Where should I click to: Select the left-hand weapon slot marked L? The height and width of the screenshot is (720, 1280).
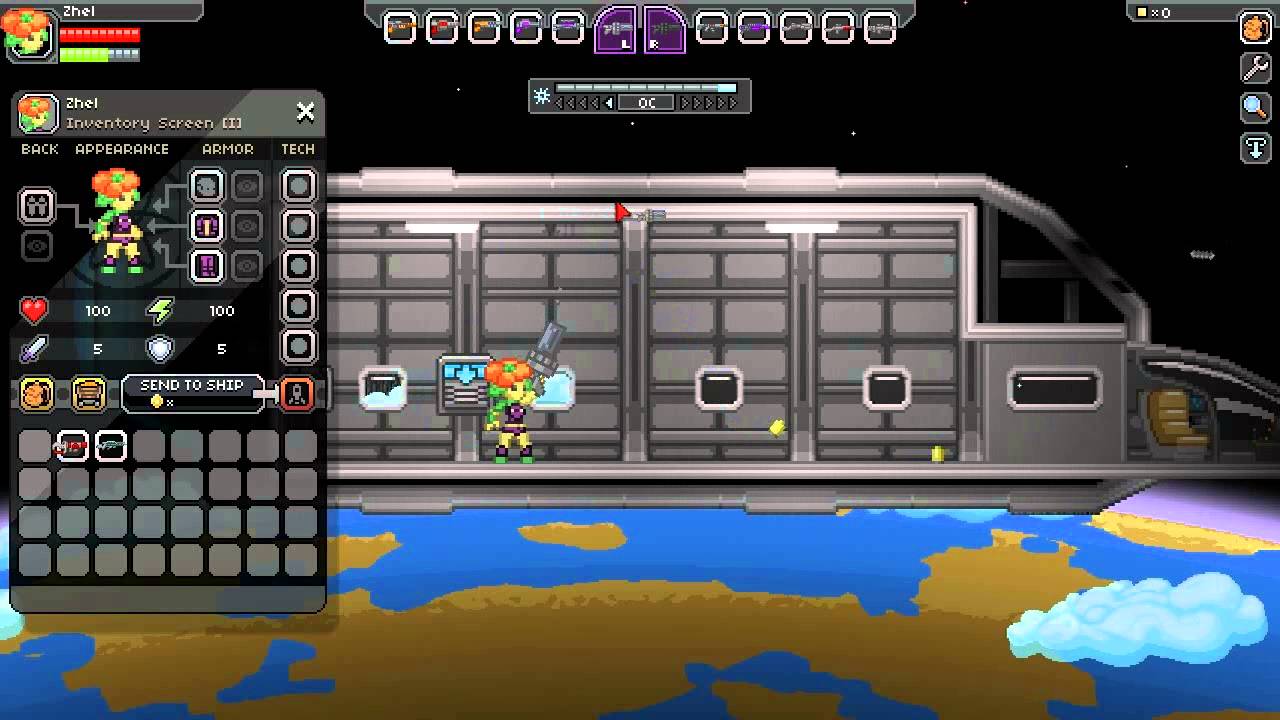click(x=614, y=29)
